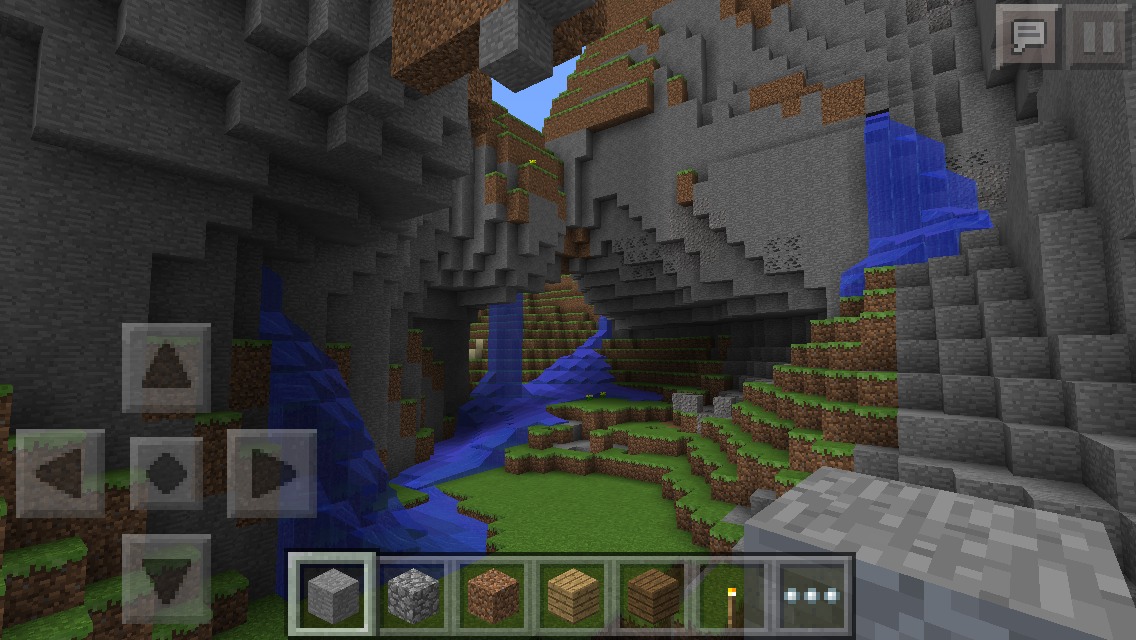
Task: Open the chat window
Action: [x=1029, y=38]
